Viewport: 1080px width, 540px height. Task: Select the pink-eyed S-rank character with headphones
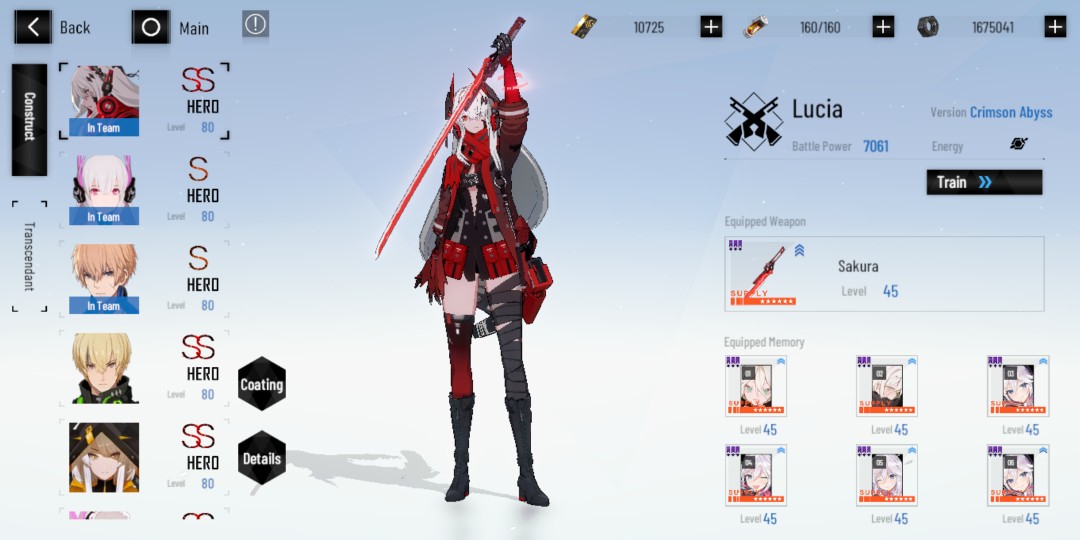coord(104,190)
